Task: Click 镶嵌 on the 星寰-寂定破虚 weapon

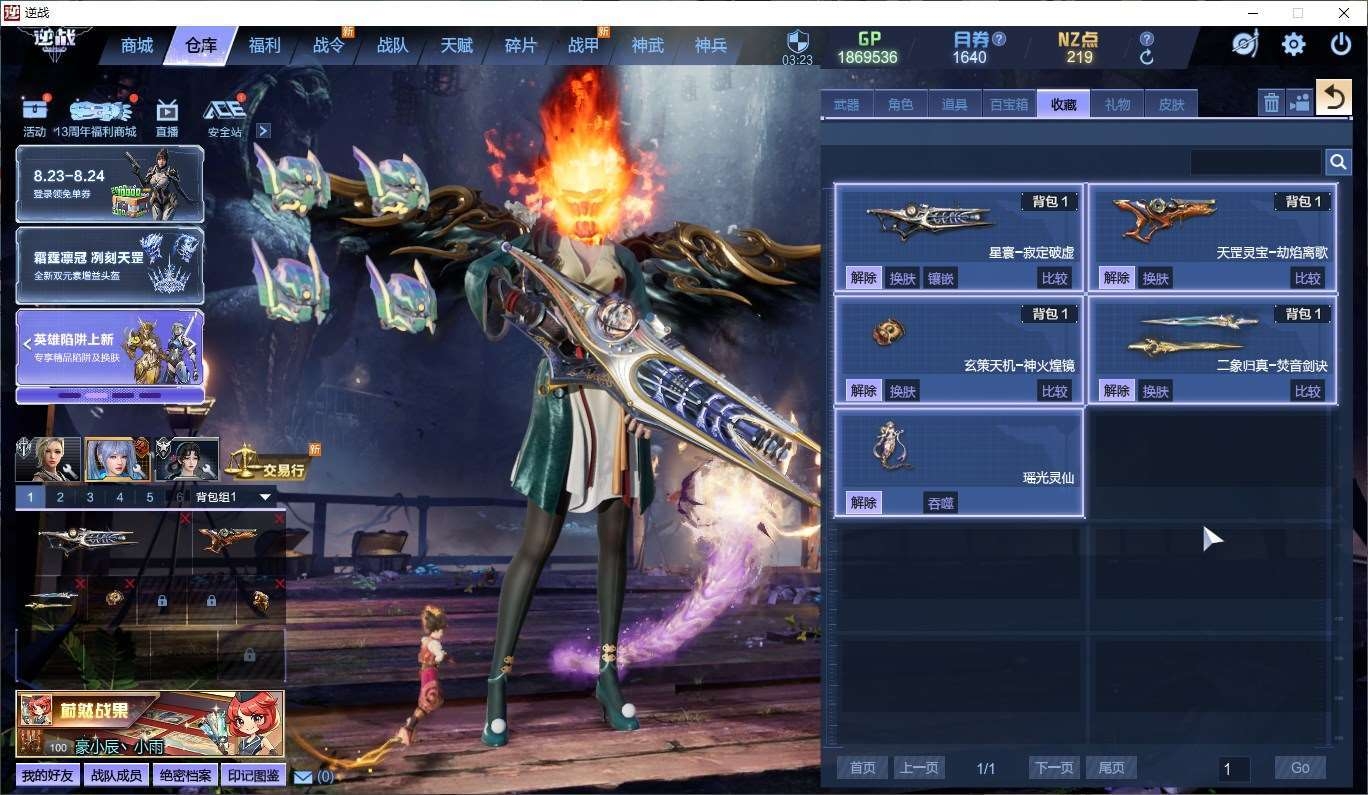Action: tap(940, 278)
